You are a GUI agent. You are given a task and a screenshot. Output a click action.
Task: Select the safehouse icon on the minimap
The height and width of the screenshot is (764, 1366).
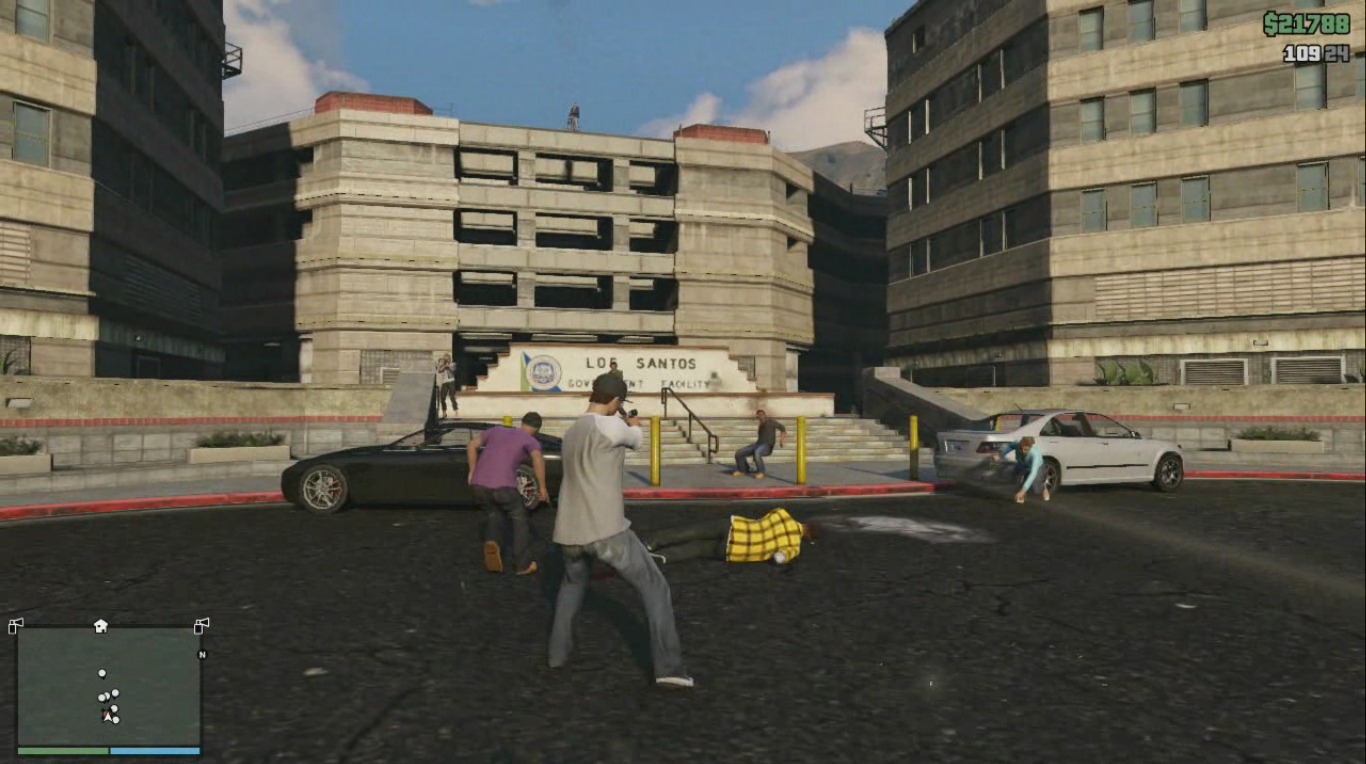101,626
